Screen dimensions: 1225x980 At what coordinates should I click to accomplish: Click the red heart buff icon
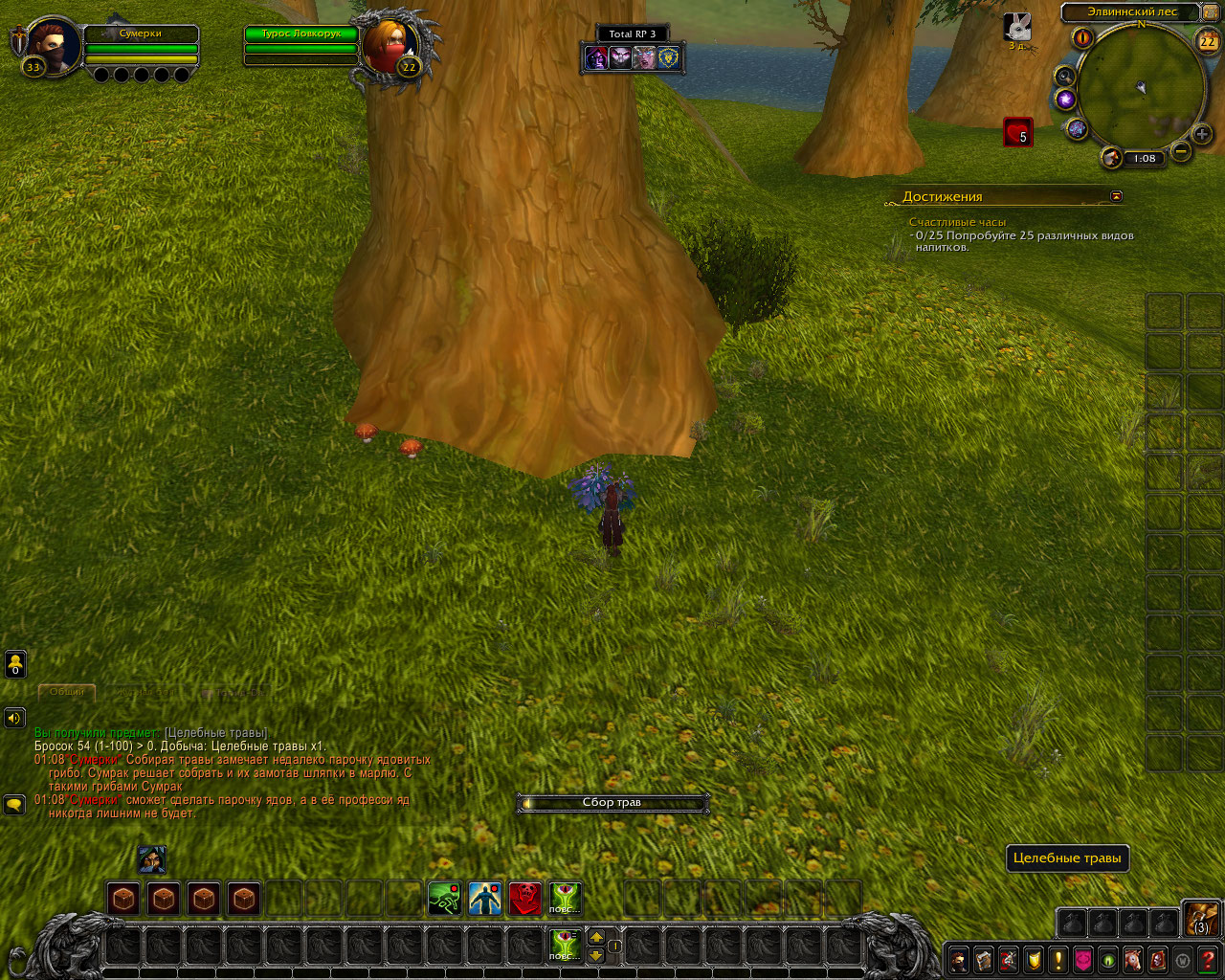click(1017, 132)
